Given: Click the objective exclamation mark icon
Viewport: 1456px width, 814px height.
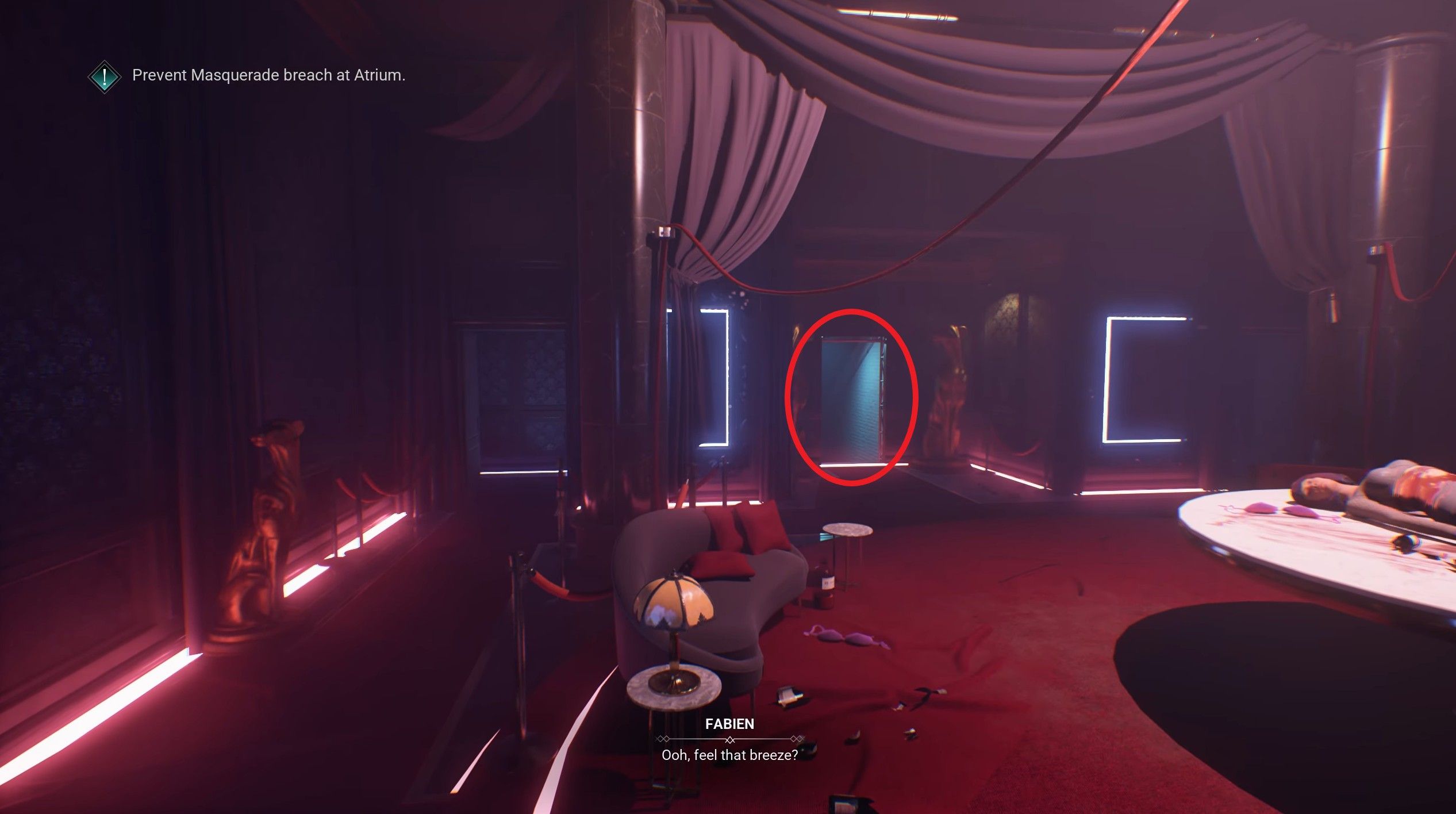Looking at the screenshot, I should (x=105, y=75).
